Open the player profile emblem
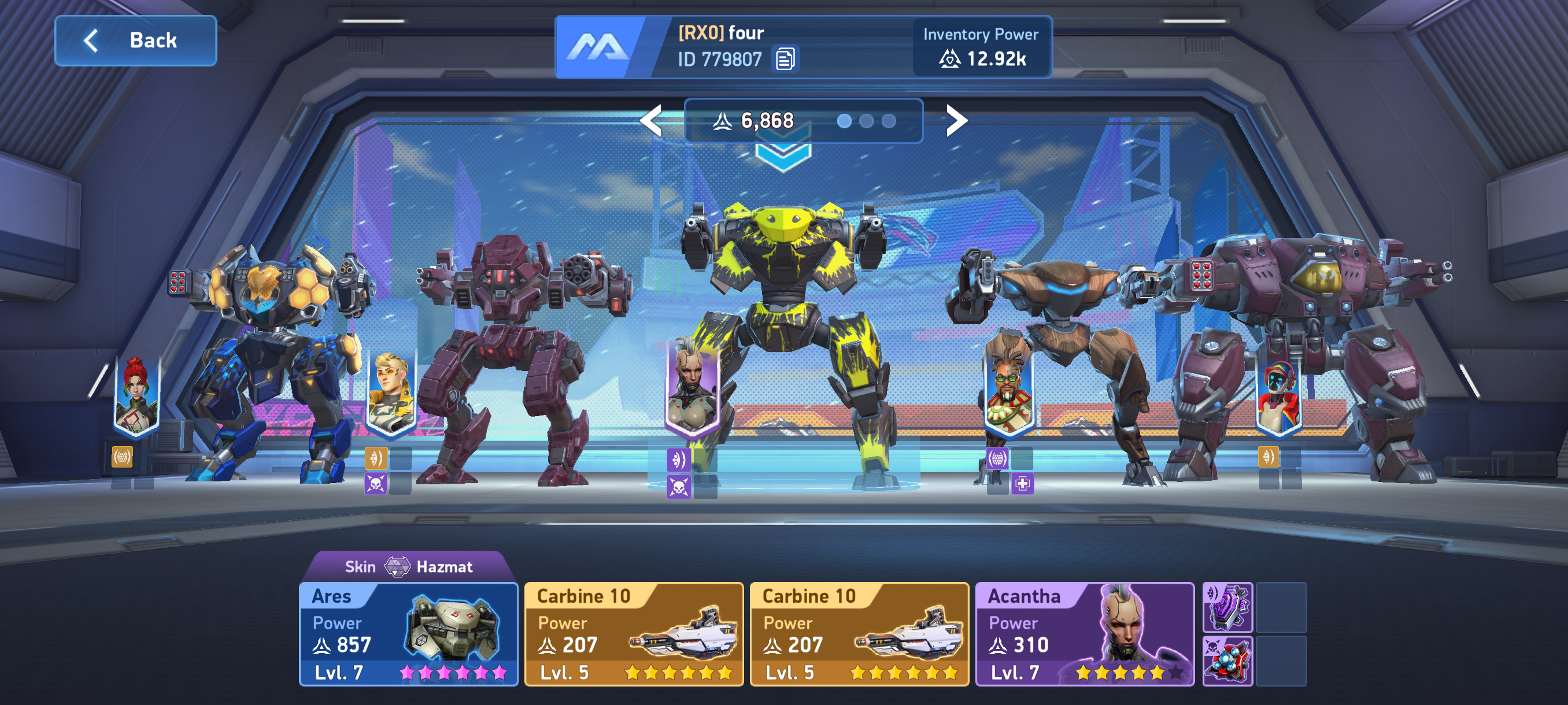Image resolution: width=1568 pixels, height=705 pixels. [x=597, y=47]
